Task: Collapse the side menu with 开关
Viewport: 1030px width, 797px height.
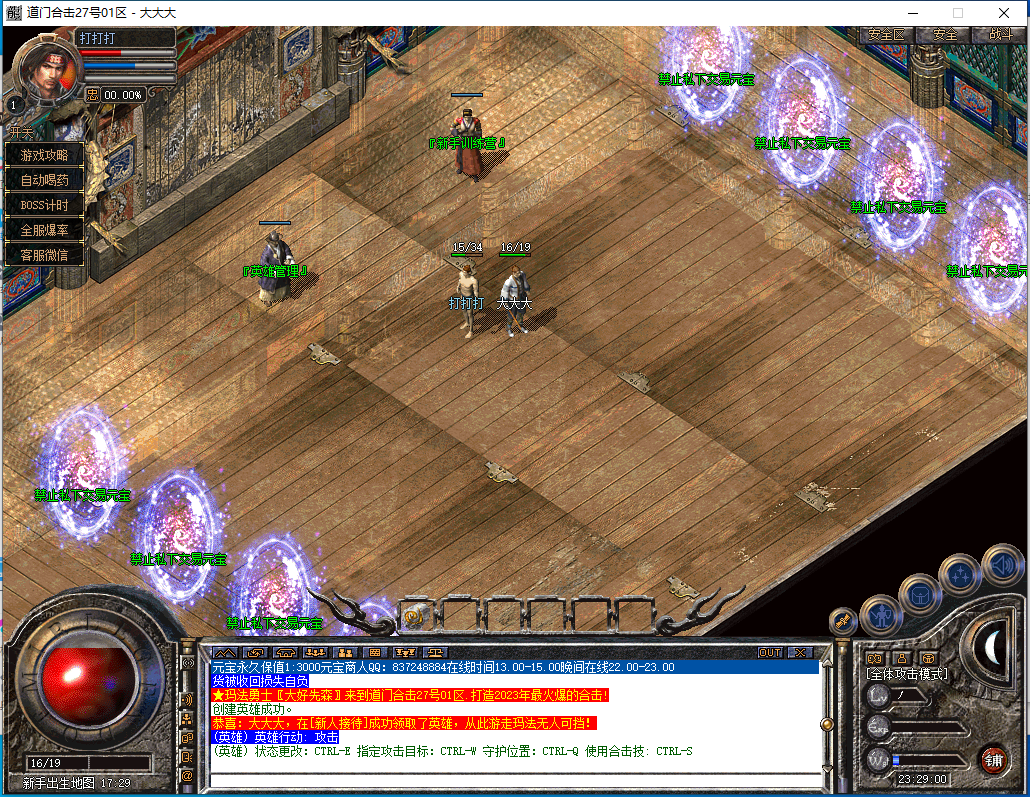Action: [x=21, y=132]
